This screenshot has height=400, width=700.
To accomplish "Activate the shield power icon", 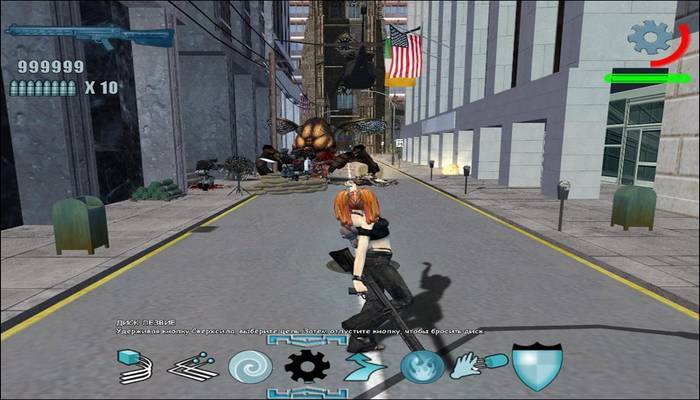I will tap(537, 366).
